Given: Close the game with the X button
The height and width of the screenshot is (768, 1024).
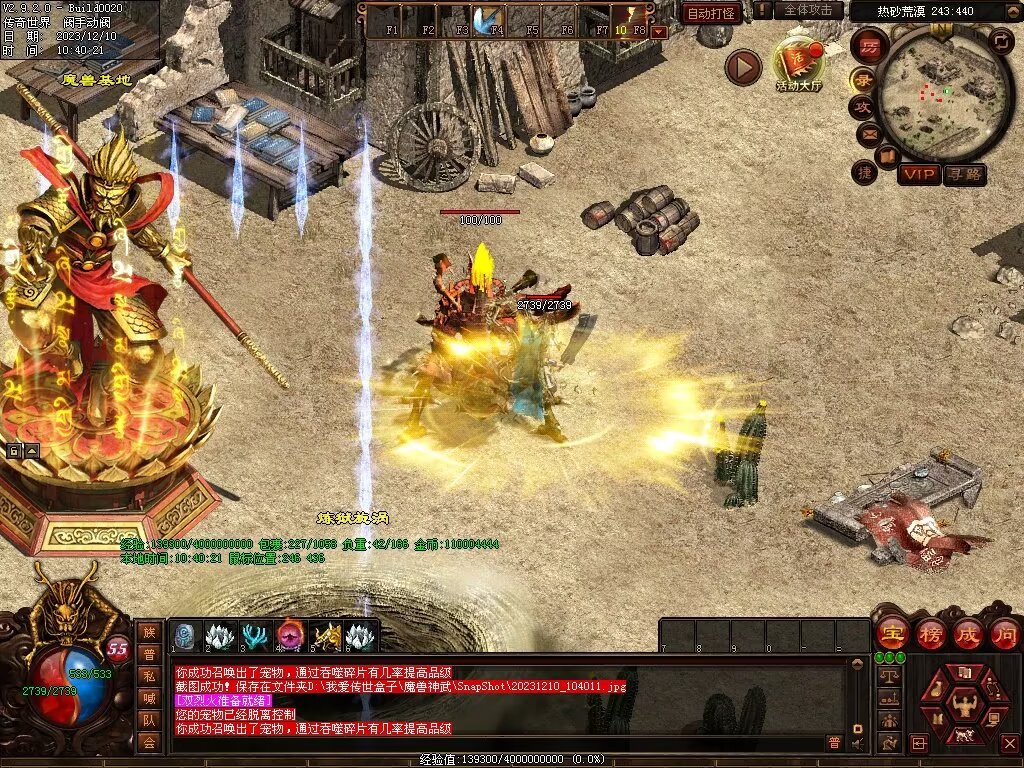Looking at the screenshot, I should pos(1009,743).
